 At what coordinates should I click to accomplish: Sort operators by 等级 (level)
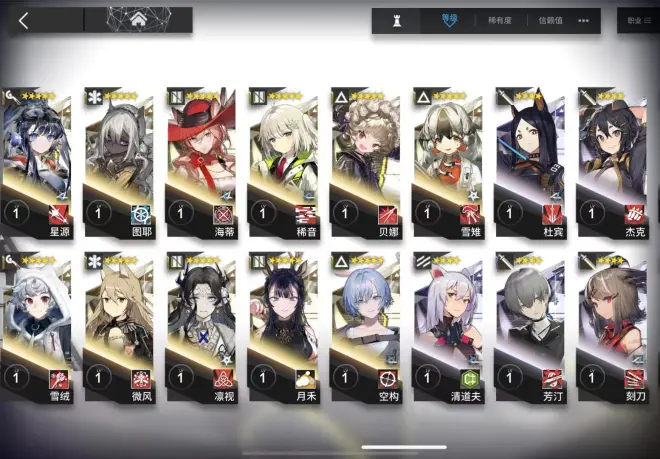(x=450, y=20)
